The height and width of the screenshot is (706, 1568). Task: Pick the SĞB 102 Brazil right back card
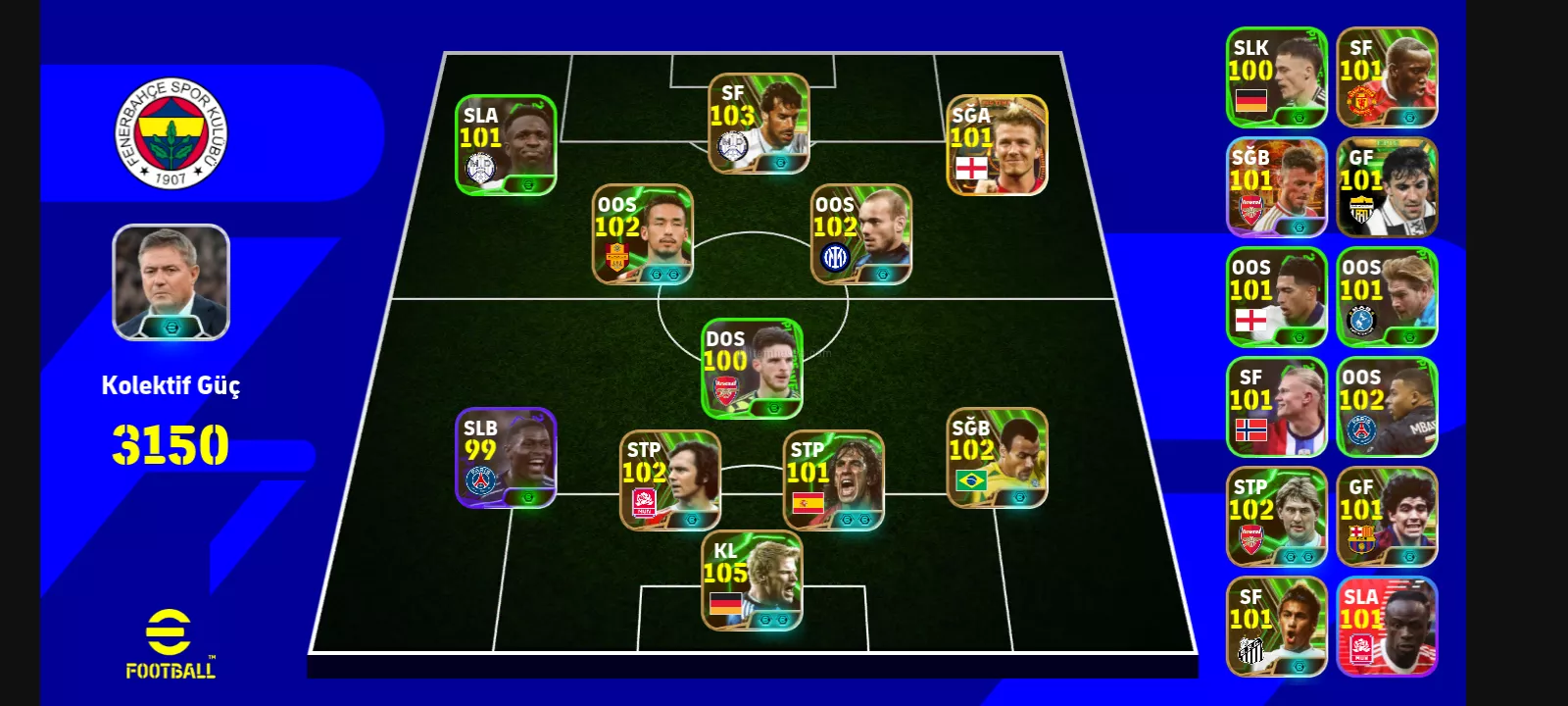coord(997,458)
